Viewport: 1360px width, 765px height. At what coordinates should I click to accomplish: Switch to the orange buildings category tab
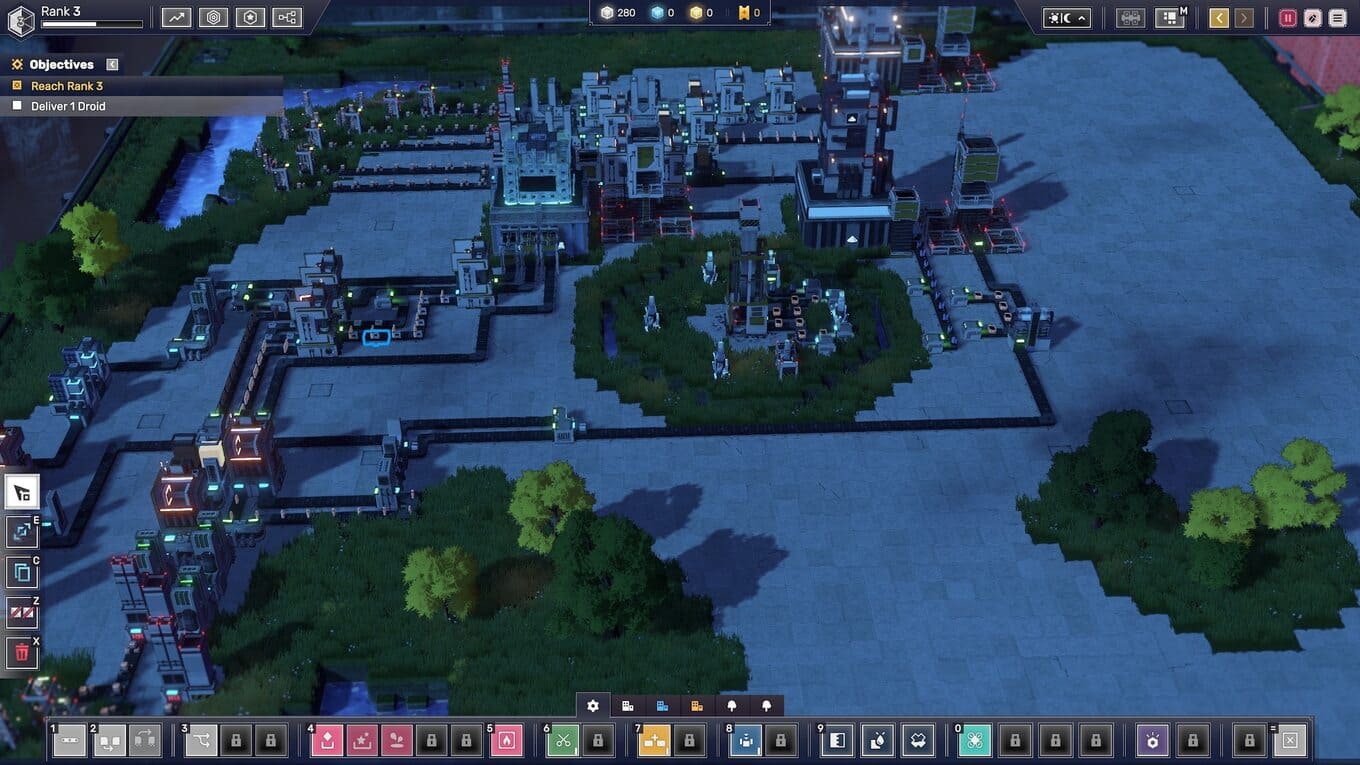pyautogui.click(x=697, y=706)
